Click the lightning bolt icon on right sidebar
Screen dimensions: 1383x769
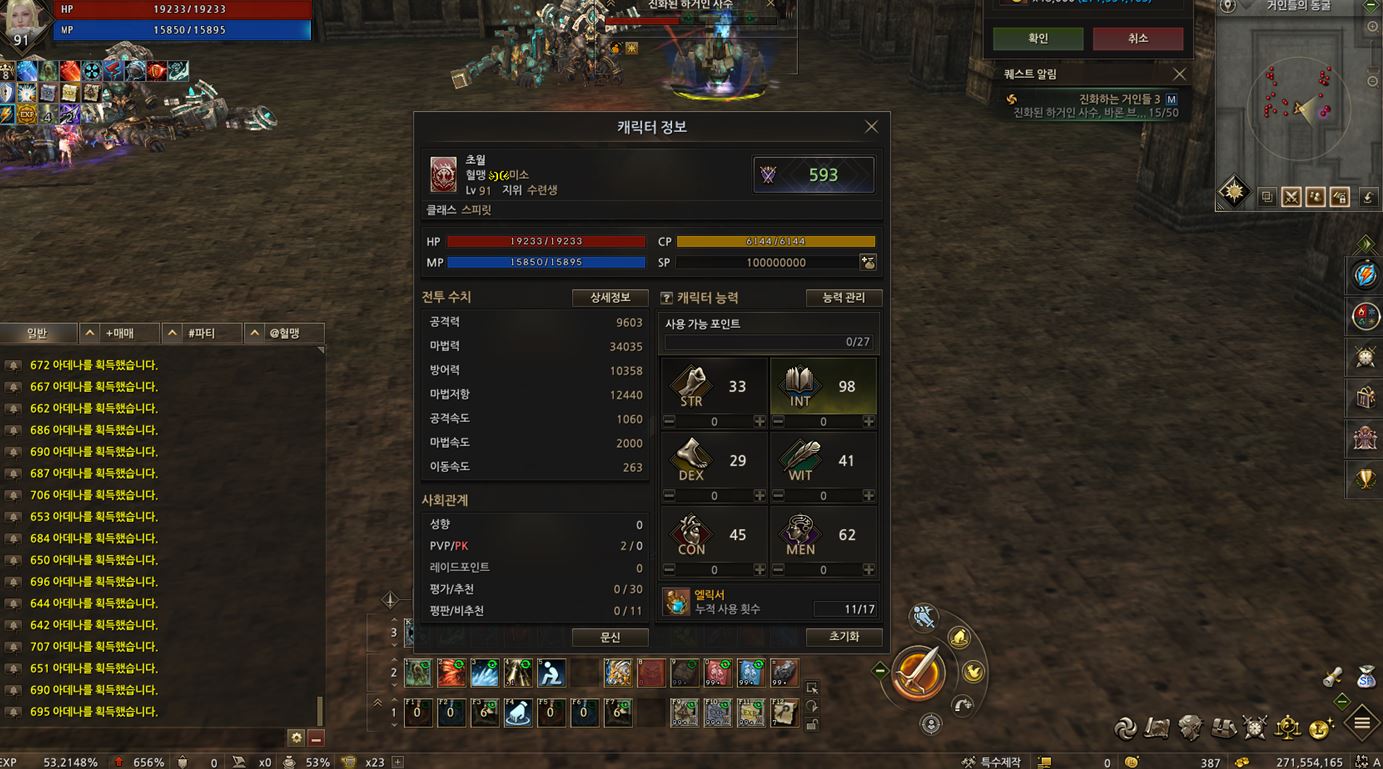tap(1363, 275)
